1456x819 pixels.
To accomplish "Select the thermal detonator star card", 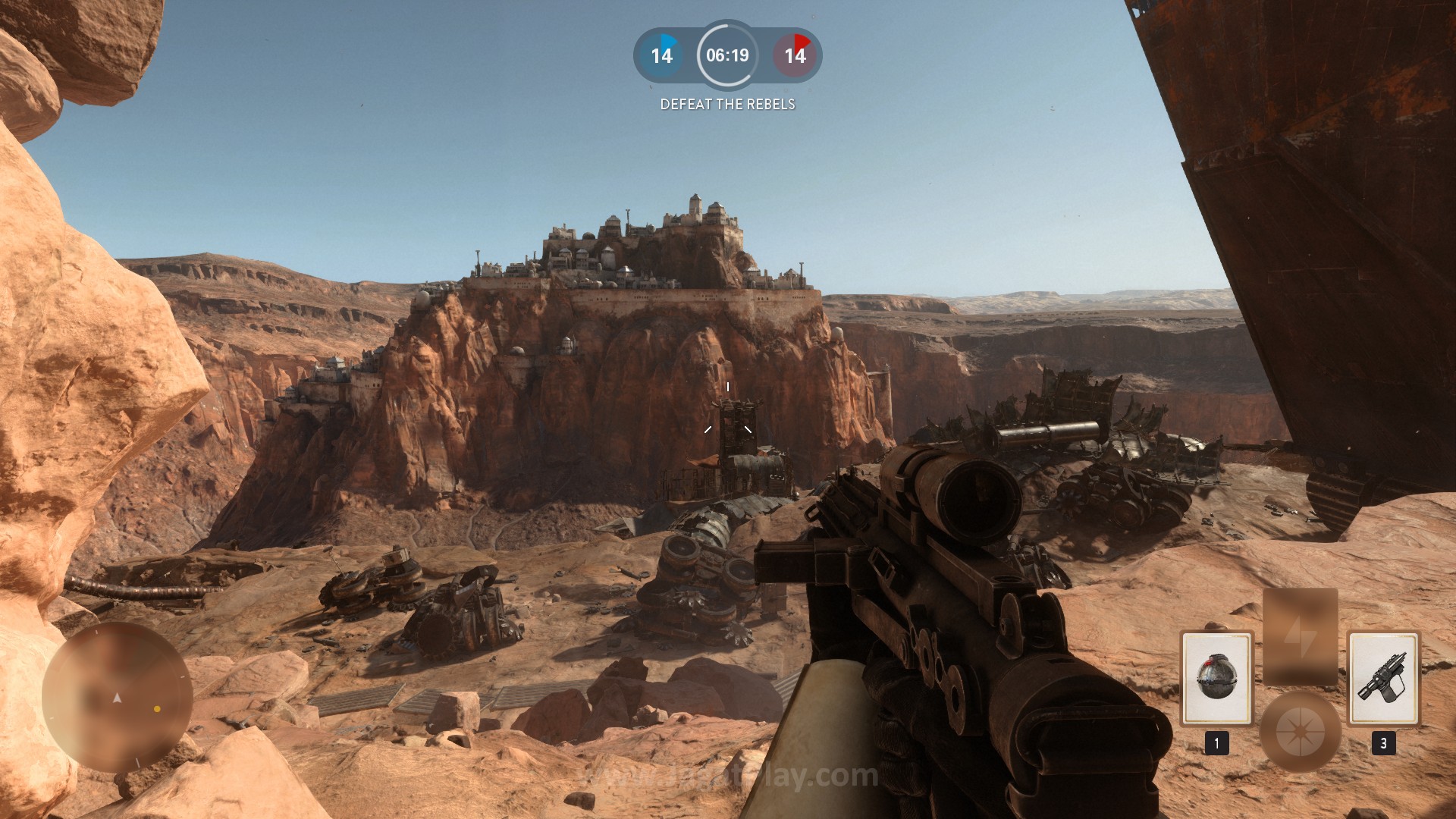I will [1216, 679].
